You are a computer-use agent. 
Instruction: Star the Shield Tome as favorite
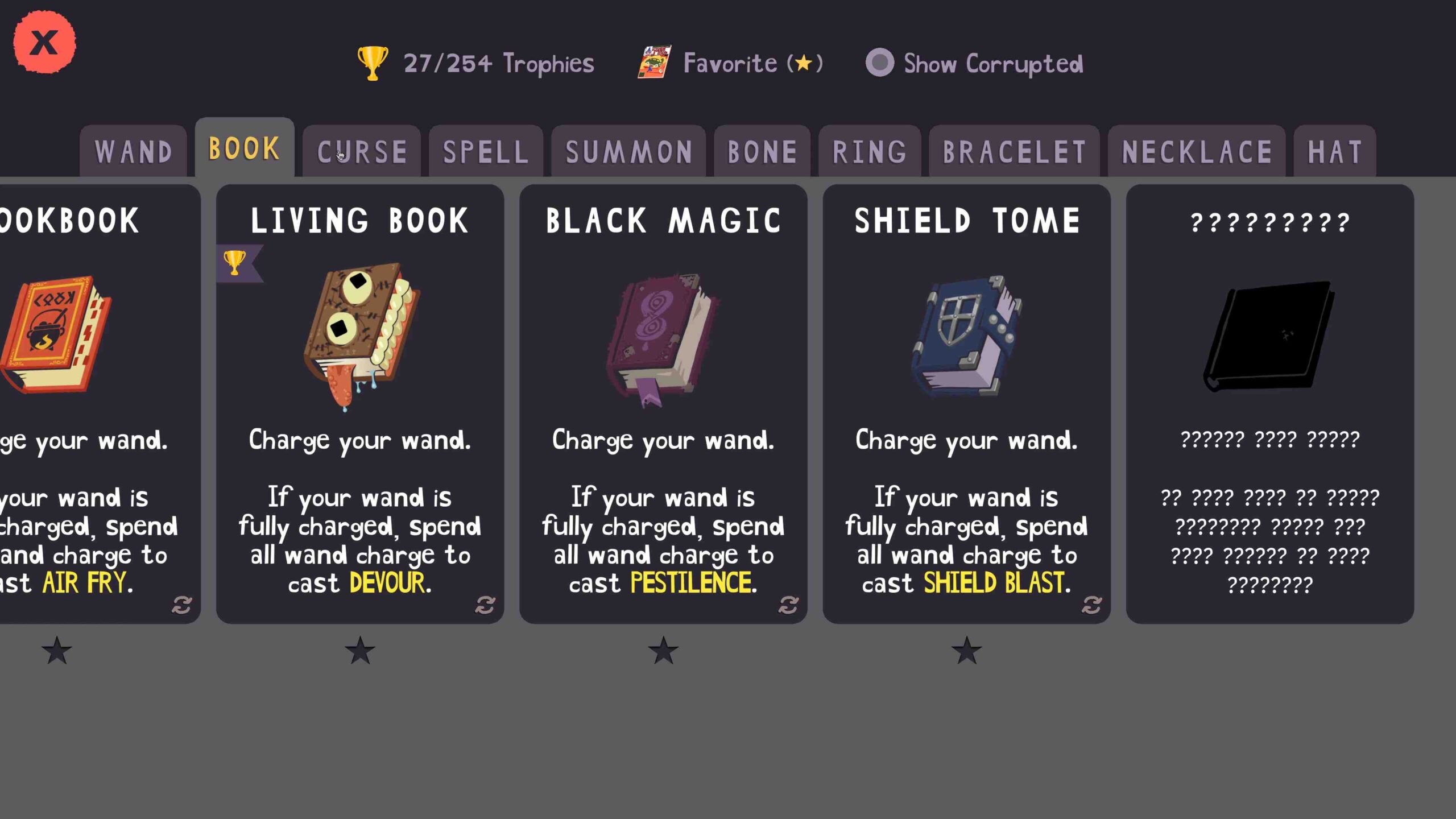966,650
